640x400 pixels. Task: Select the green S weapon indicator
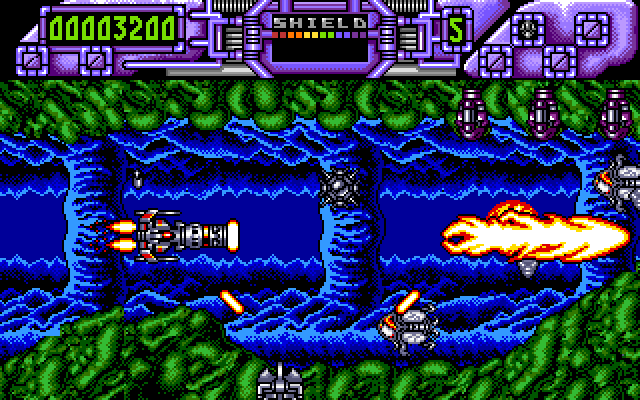pyautogui.click(x=456, y=29)
